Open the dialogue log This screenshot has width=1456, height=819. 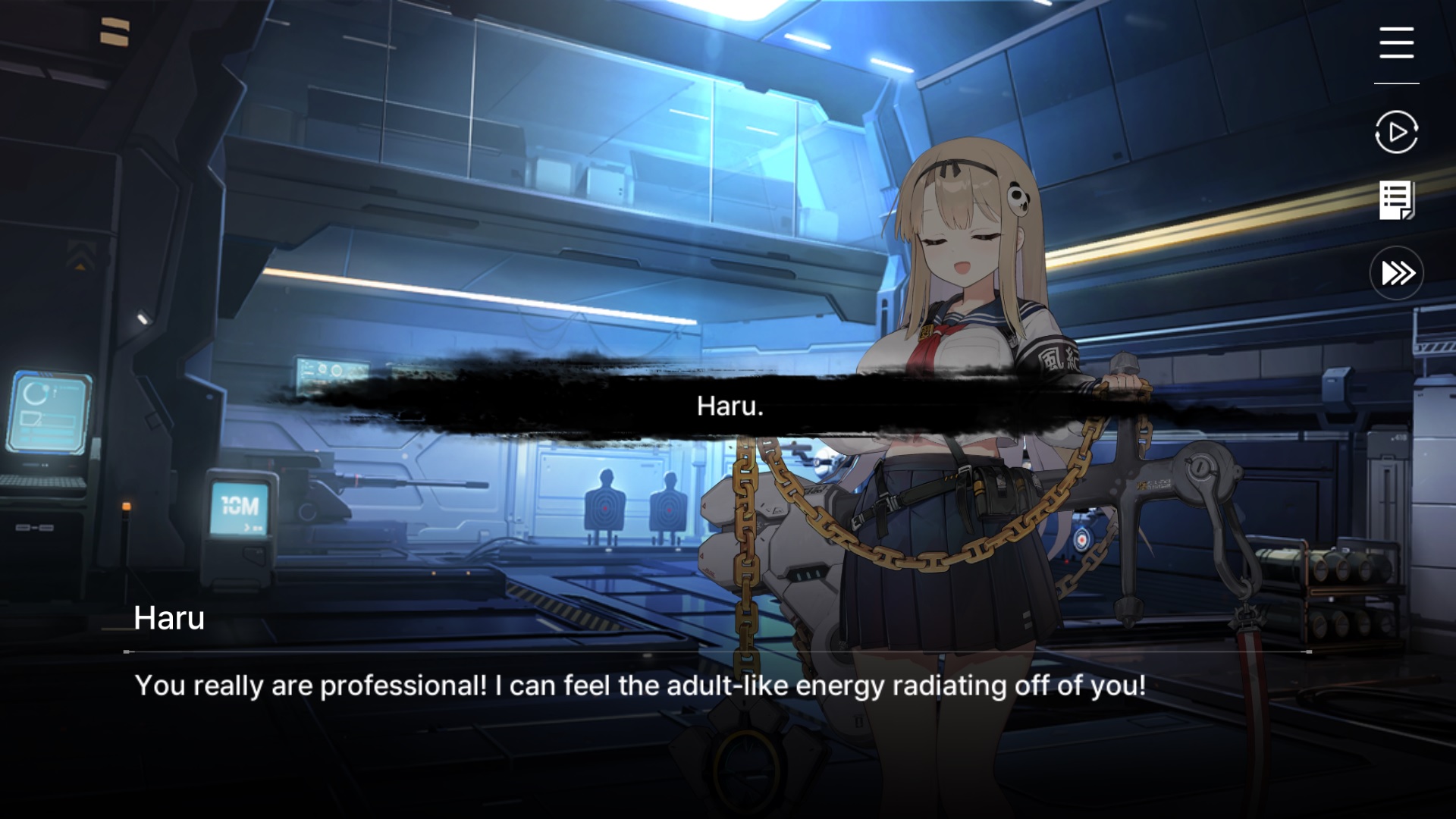pos(1396,201)
